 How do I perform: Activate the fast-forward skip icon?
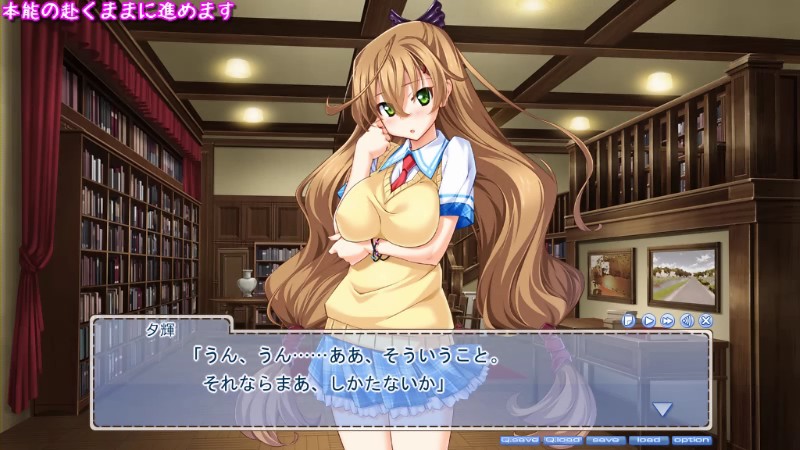coord(667,320)
